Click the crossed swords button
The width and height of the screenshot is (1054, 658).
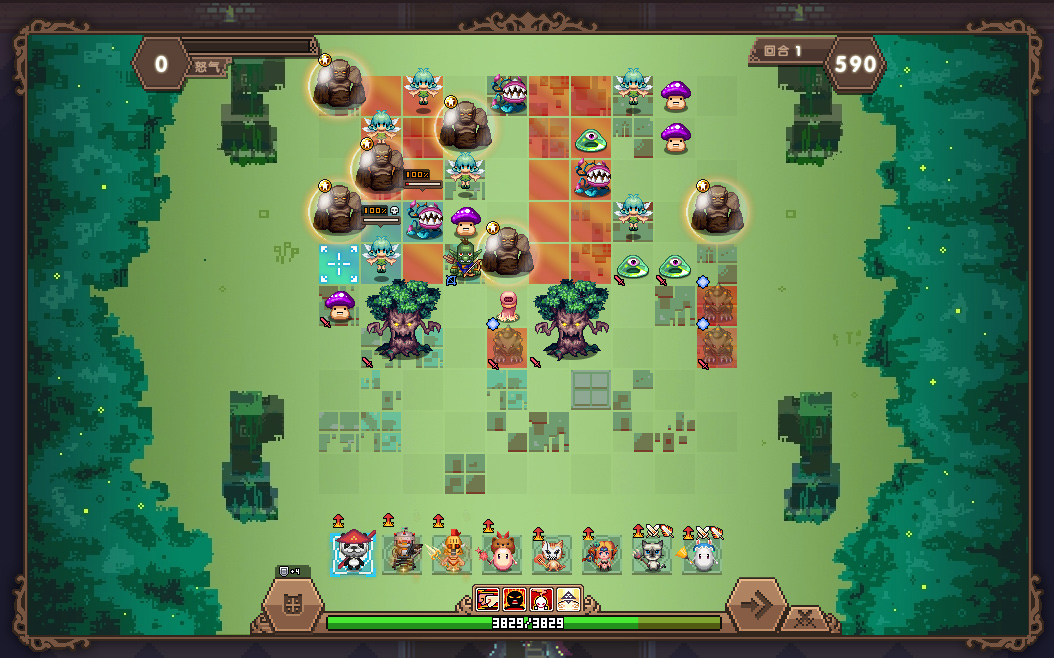point(804,619)
